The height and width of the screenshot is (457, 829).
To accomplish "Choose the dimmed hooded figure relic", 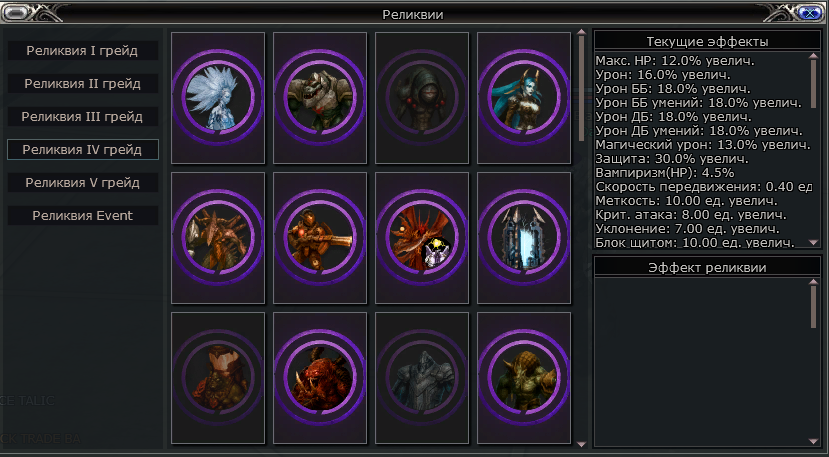I will point(422,98).
